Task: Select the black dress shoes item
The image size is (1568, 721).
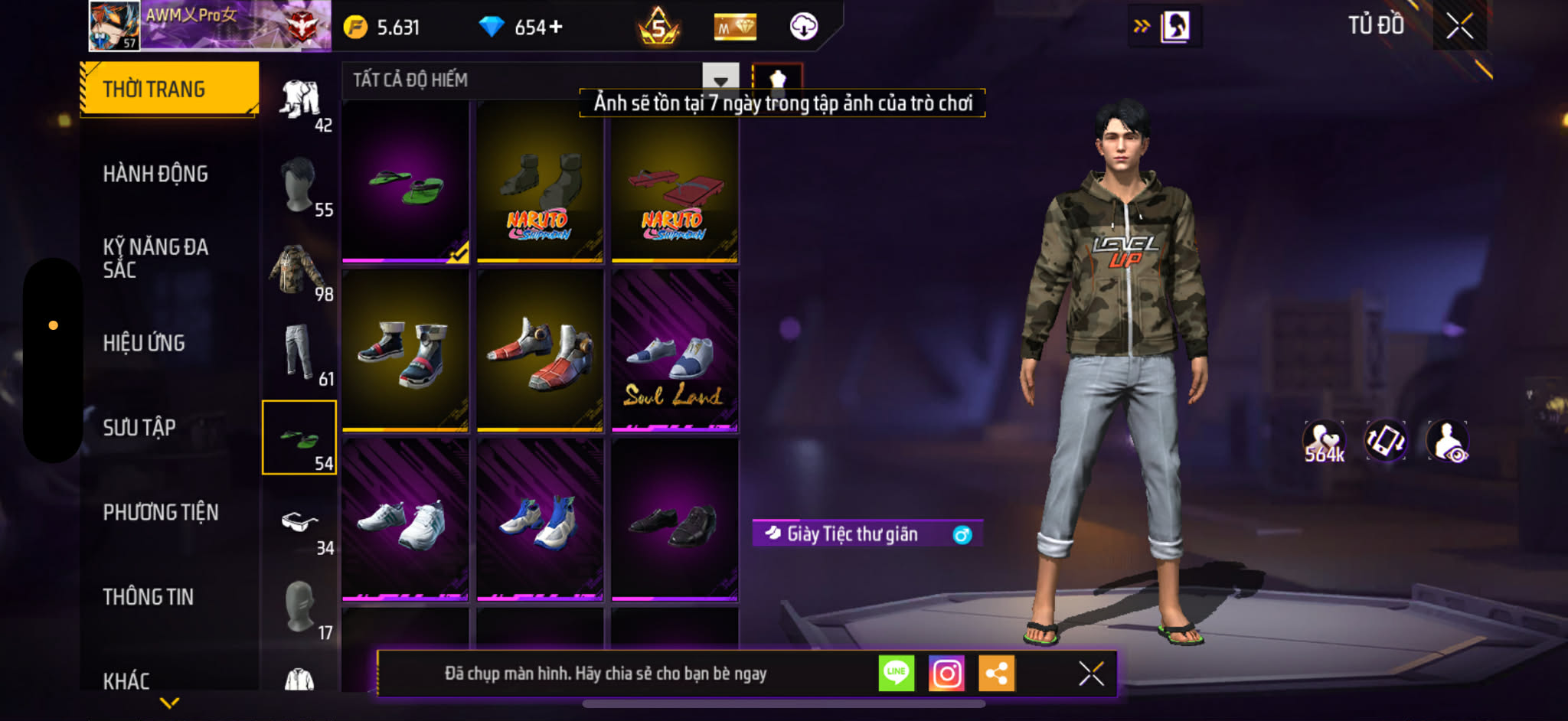Action: 675,520
